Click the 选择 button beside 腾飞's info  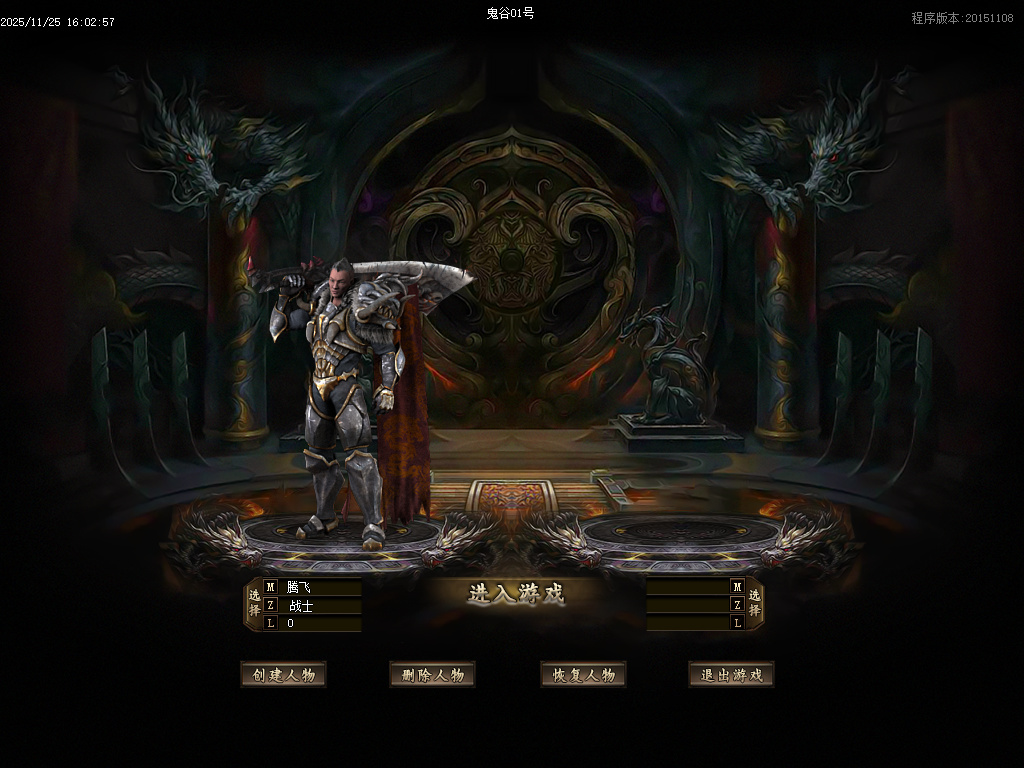254,603
